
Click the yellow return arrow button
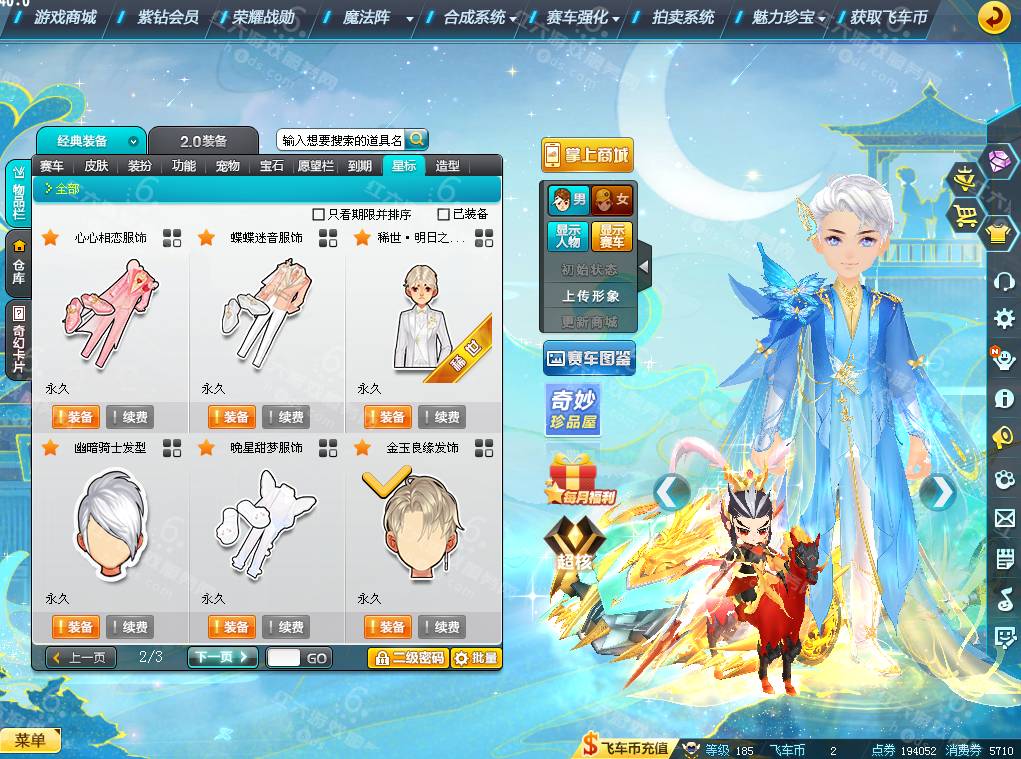[x=993, y=18]
